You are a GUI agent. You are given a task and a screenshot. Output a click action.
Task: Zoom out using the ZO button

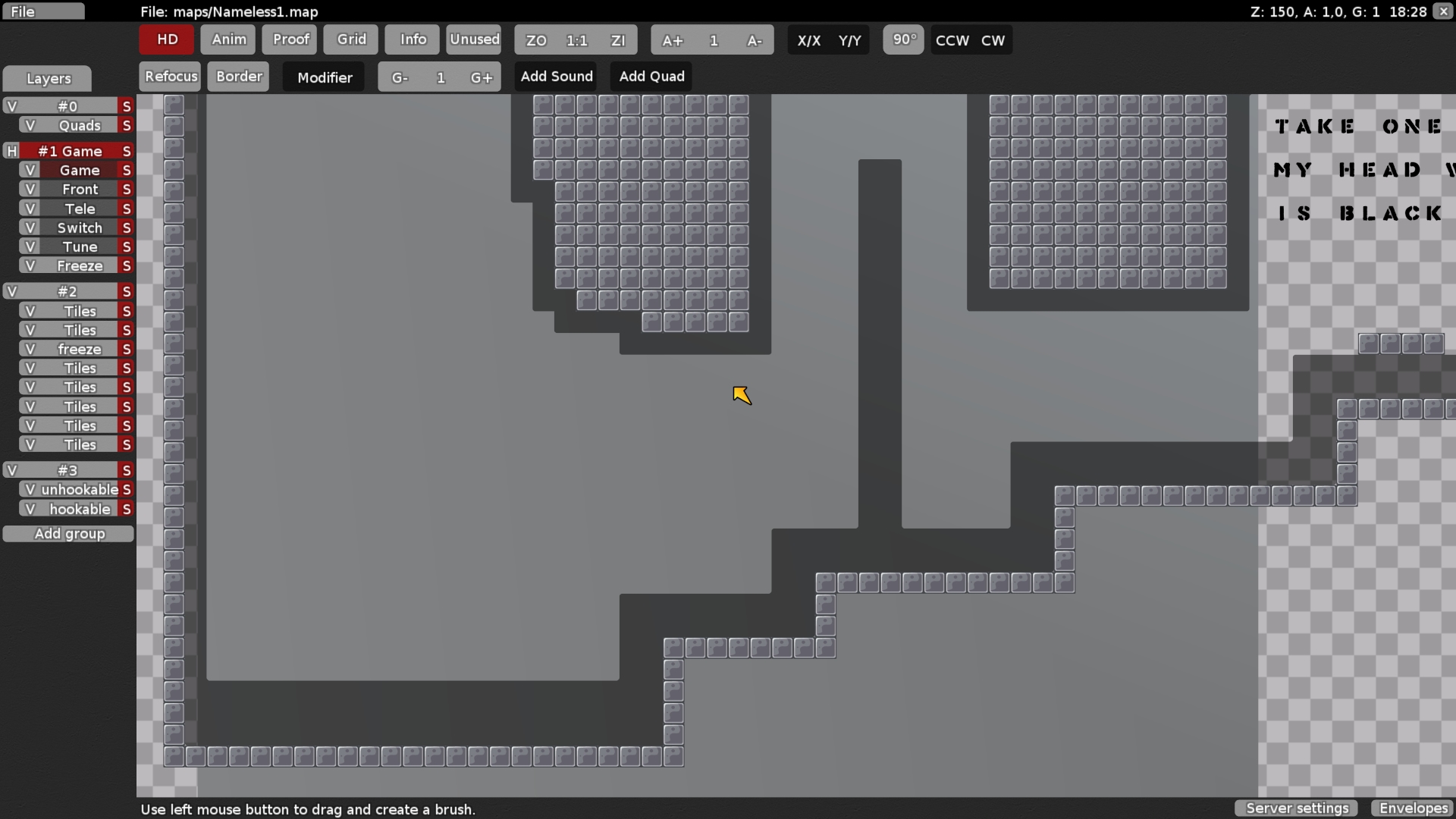tap(535, 40)
